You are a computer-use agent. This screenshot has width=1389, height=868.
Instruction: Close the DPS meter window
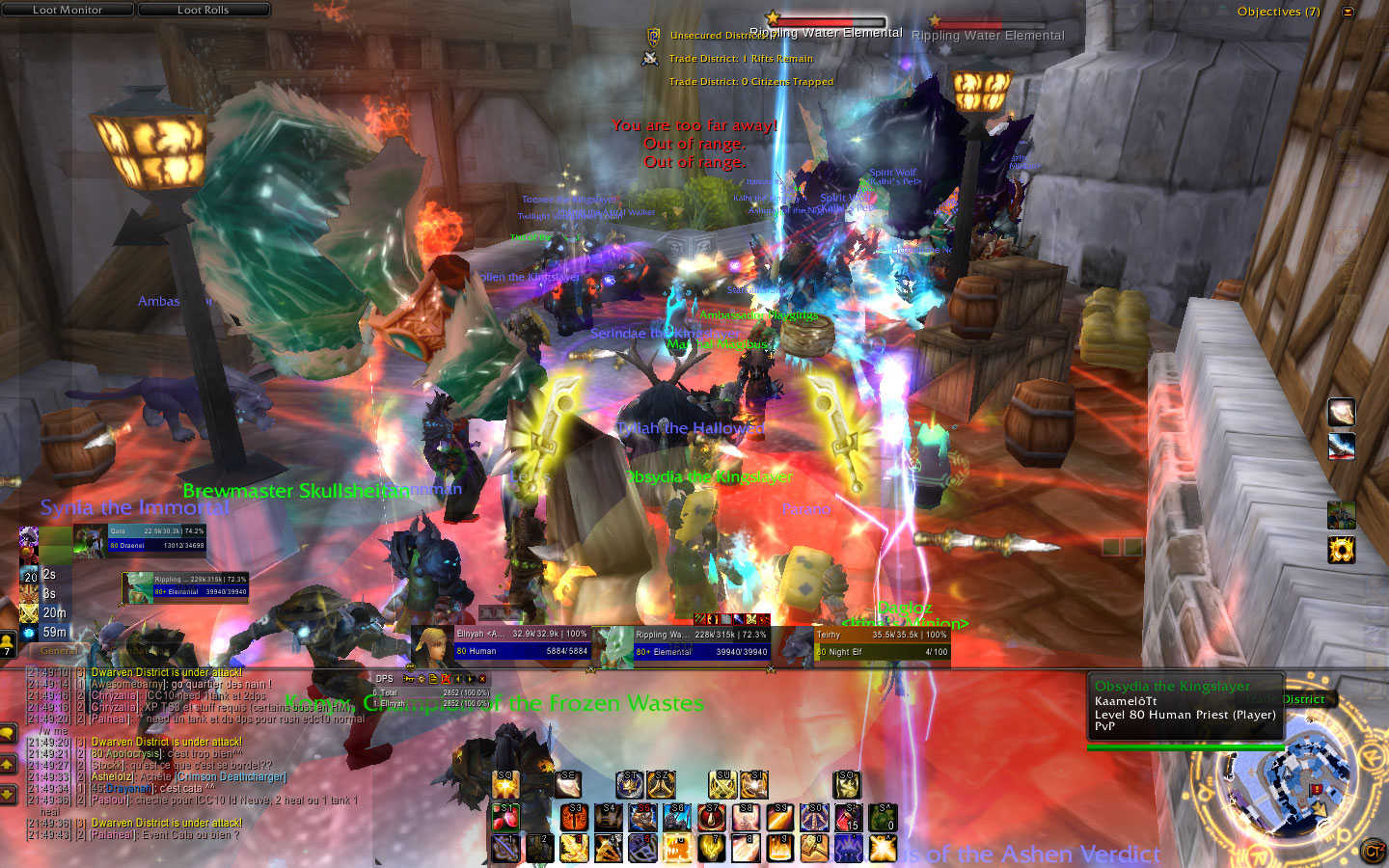click(482, 679)
